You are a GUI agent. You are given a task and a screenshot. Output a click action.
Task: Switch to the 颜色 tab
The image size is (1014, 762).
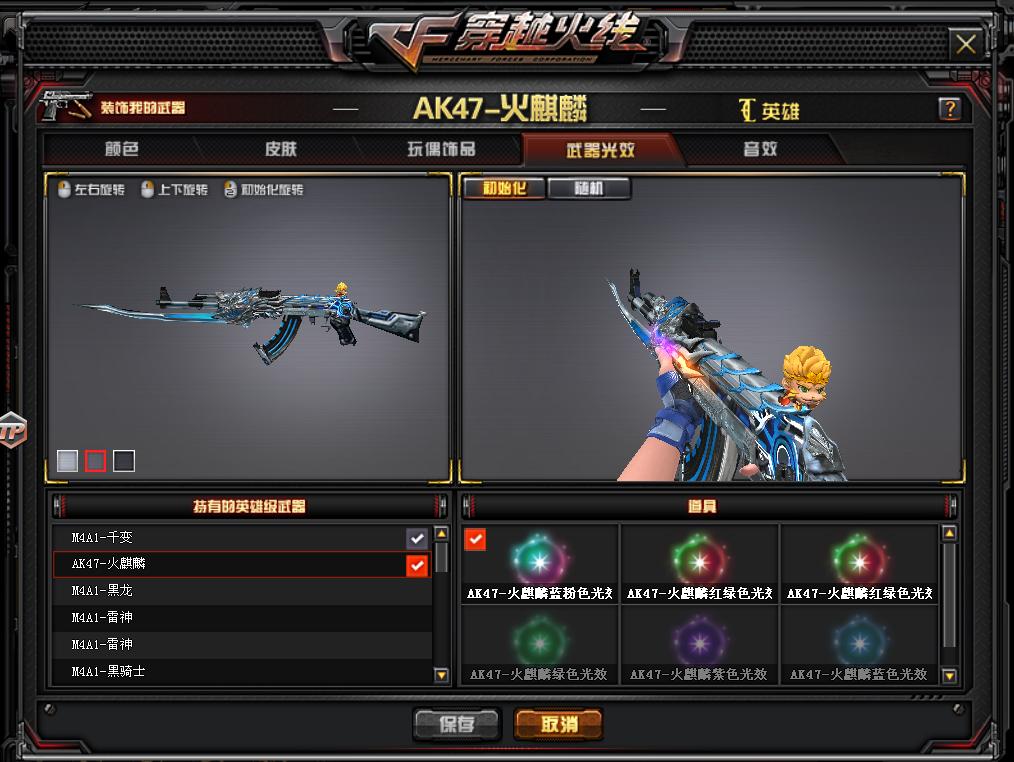click(x=121, y=150)
